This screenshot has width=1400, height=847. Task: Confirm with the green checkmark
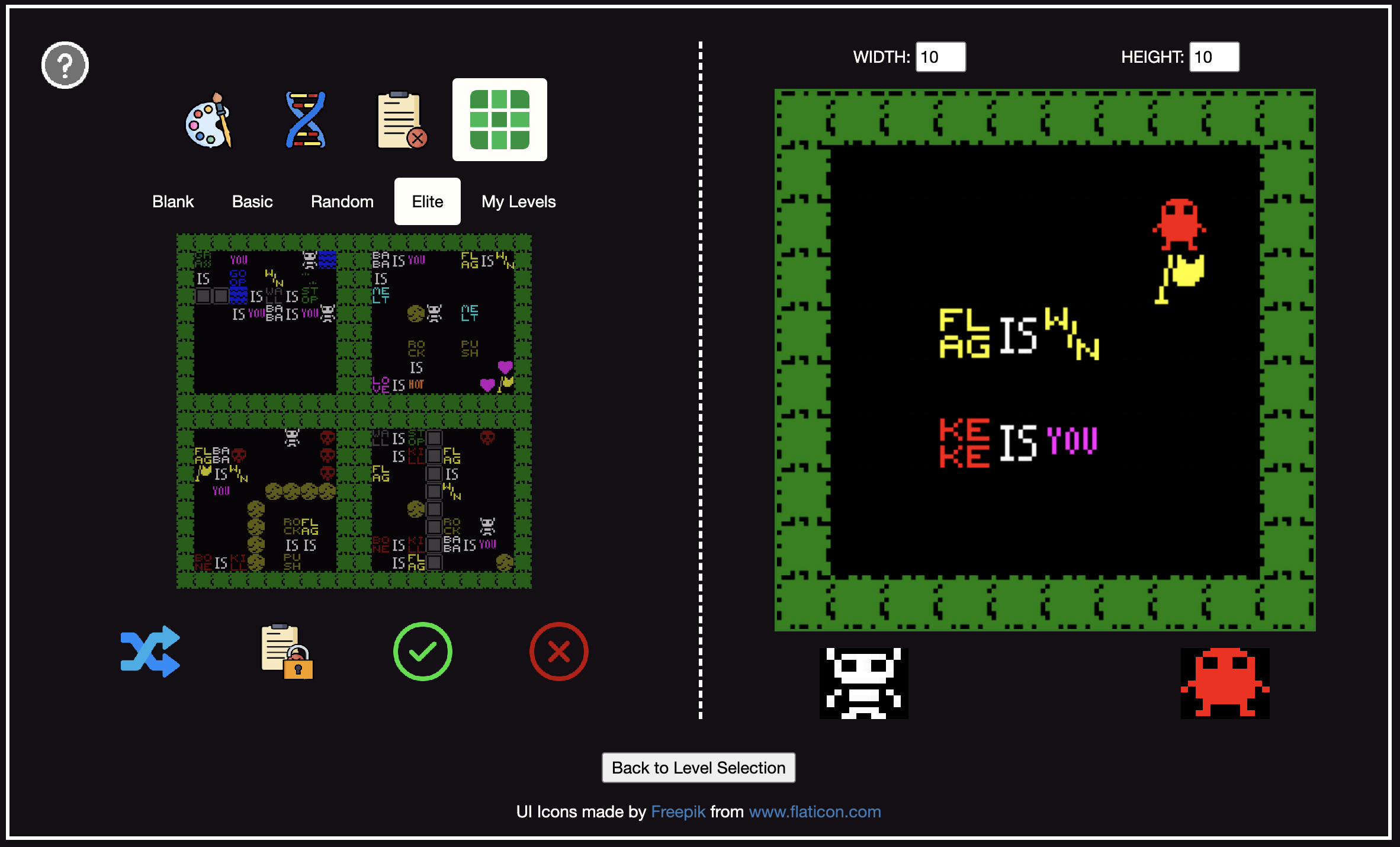click(x=423, y=652)
